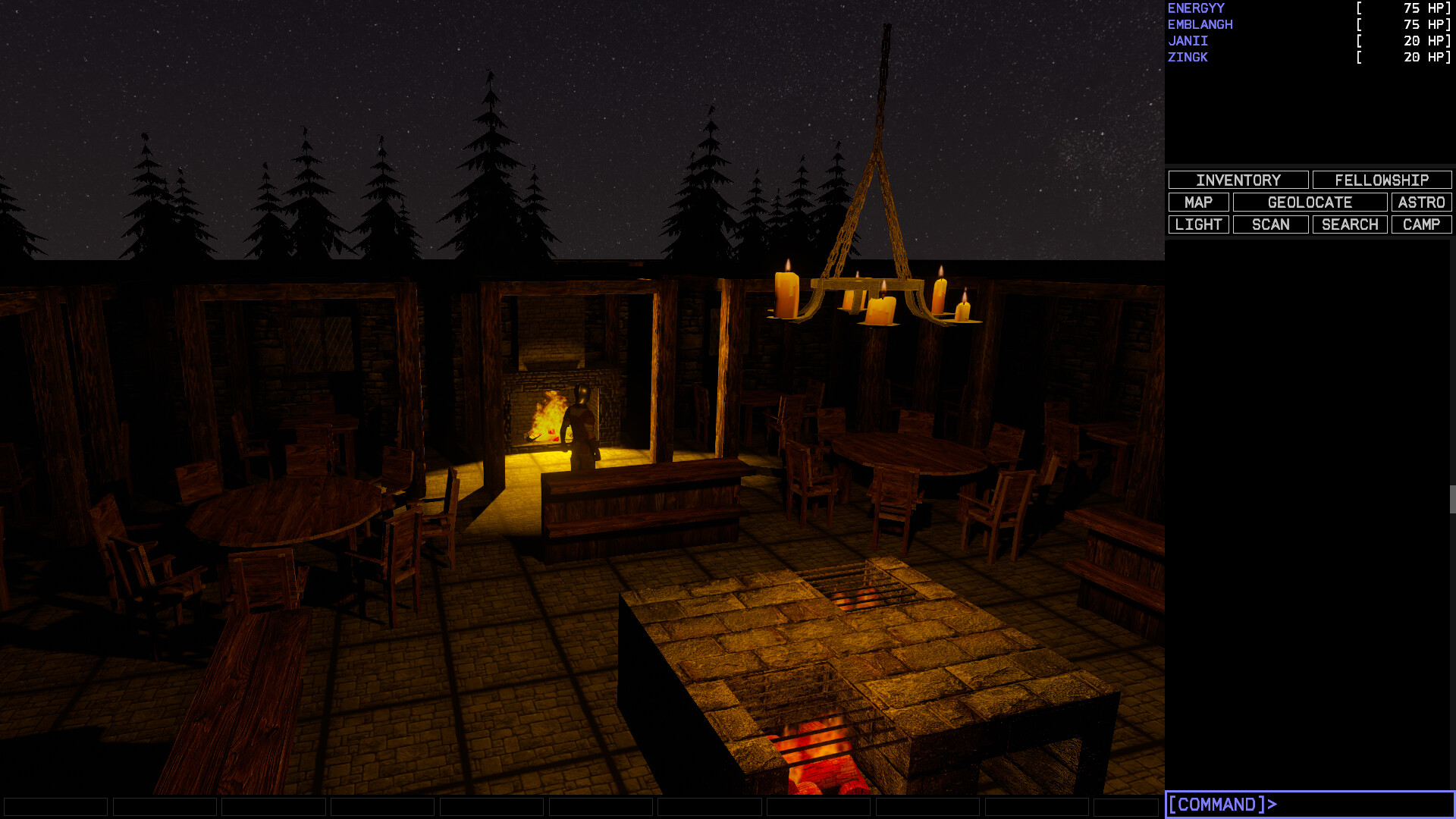The height and width of the screenshot is (819, 1456).
Task: Select party member ENERGYY
Action: tap(1194, 8)
